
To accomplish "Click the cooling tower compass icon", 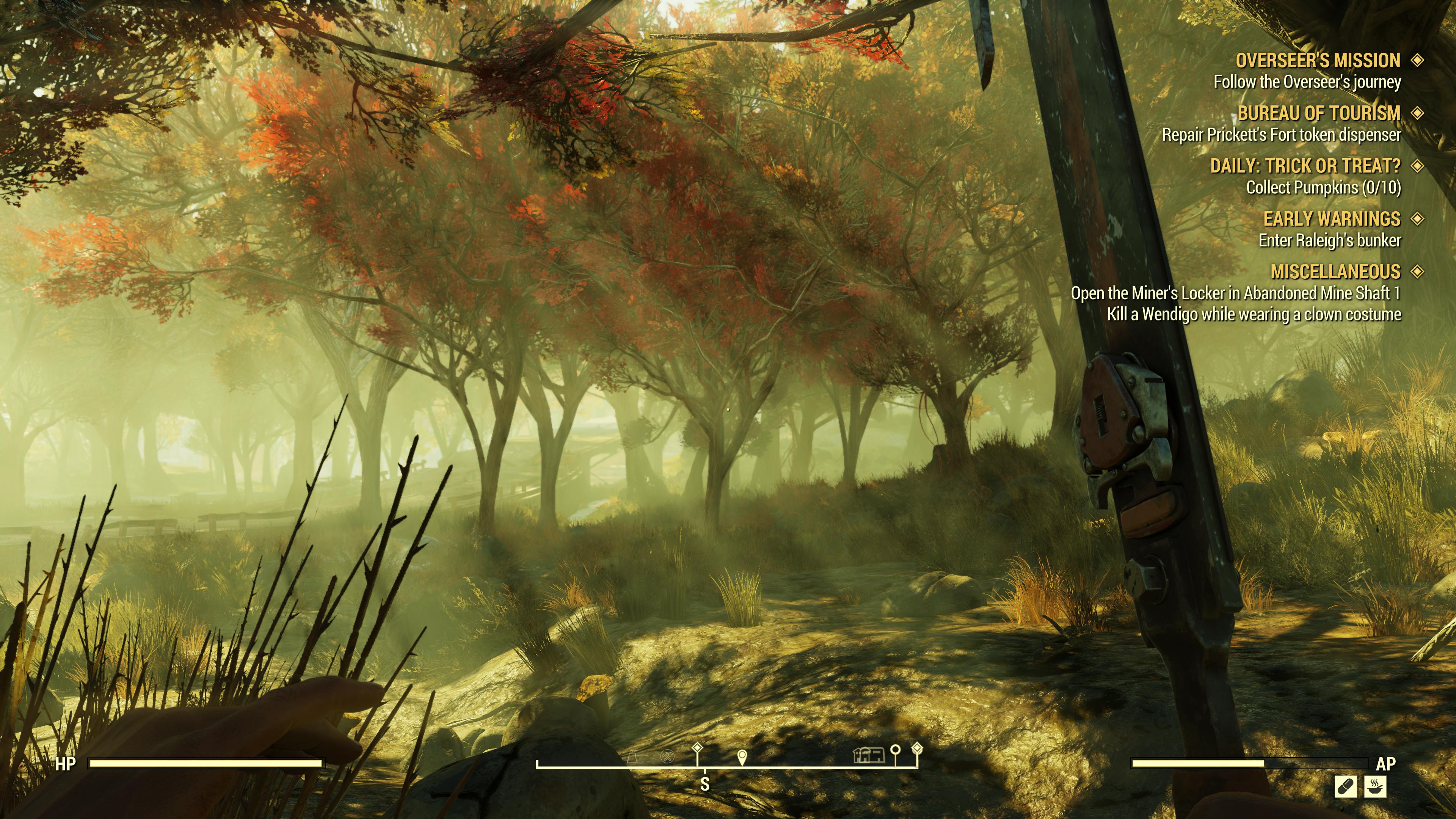I will tap(632, 756).
